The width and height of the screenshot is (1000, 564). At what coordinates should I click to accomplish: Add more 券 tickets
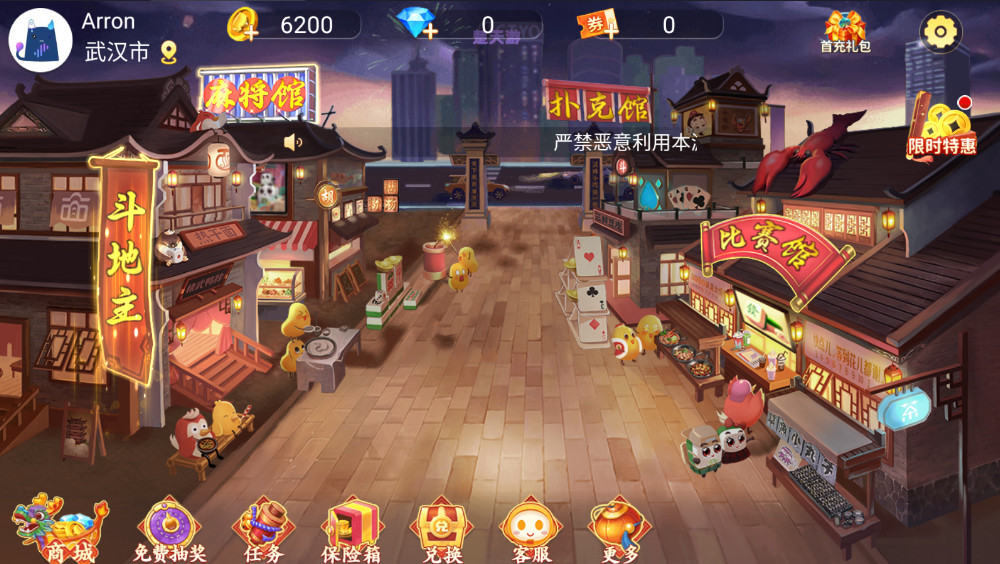pyautogui.click(x=597, y=25)
